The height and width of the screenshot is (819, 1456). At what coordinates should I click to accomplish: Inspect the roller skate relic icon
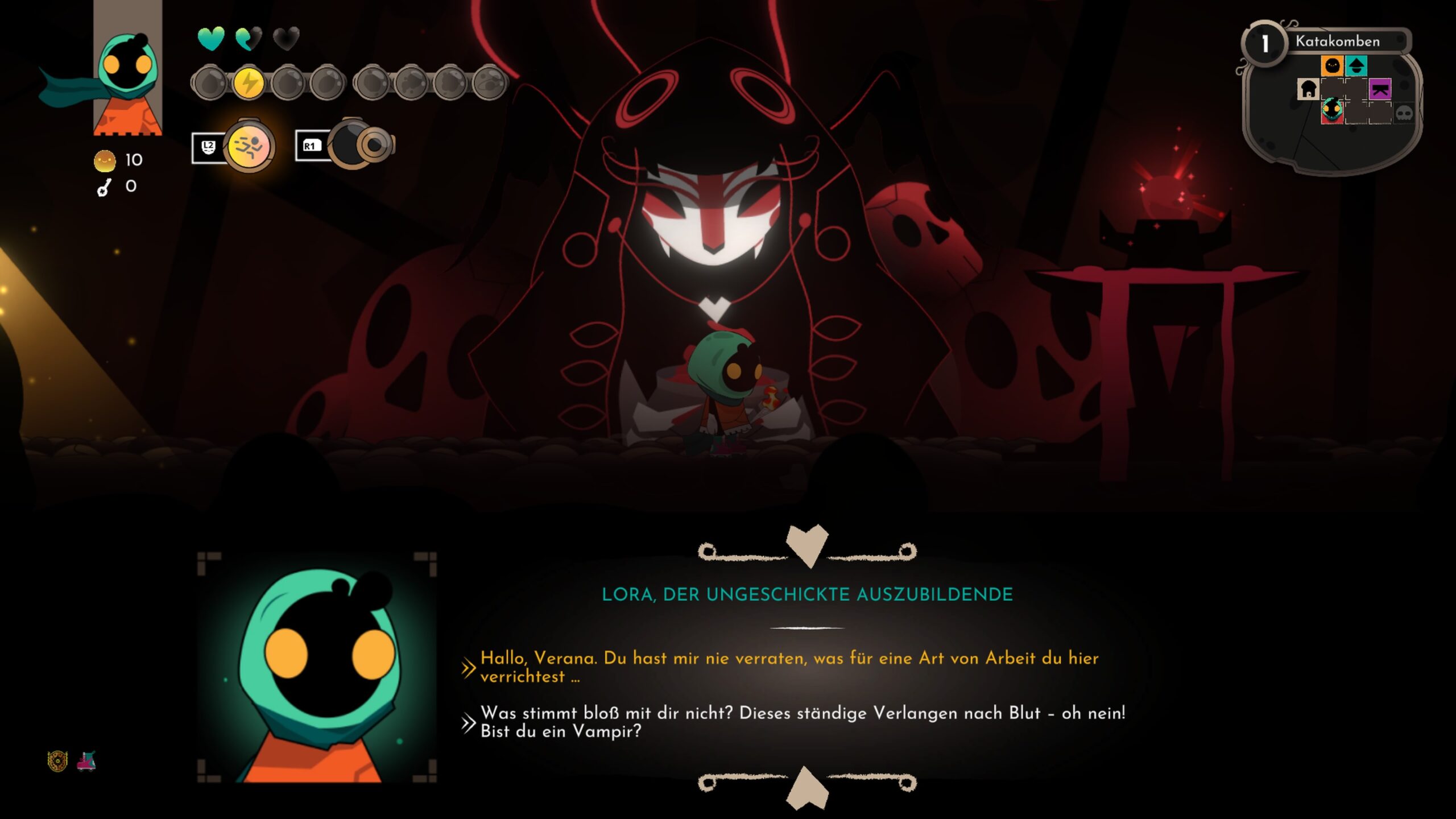pyautogui.click(x=86, y=761)
